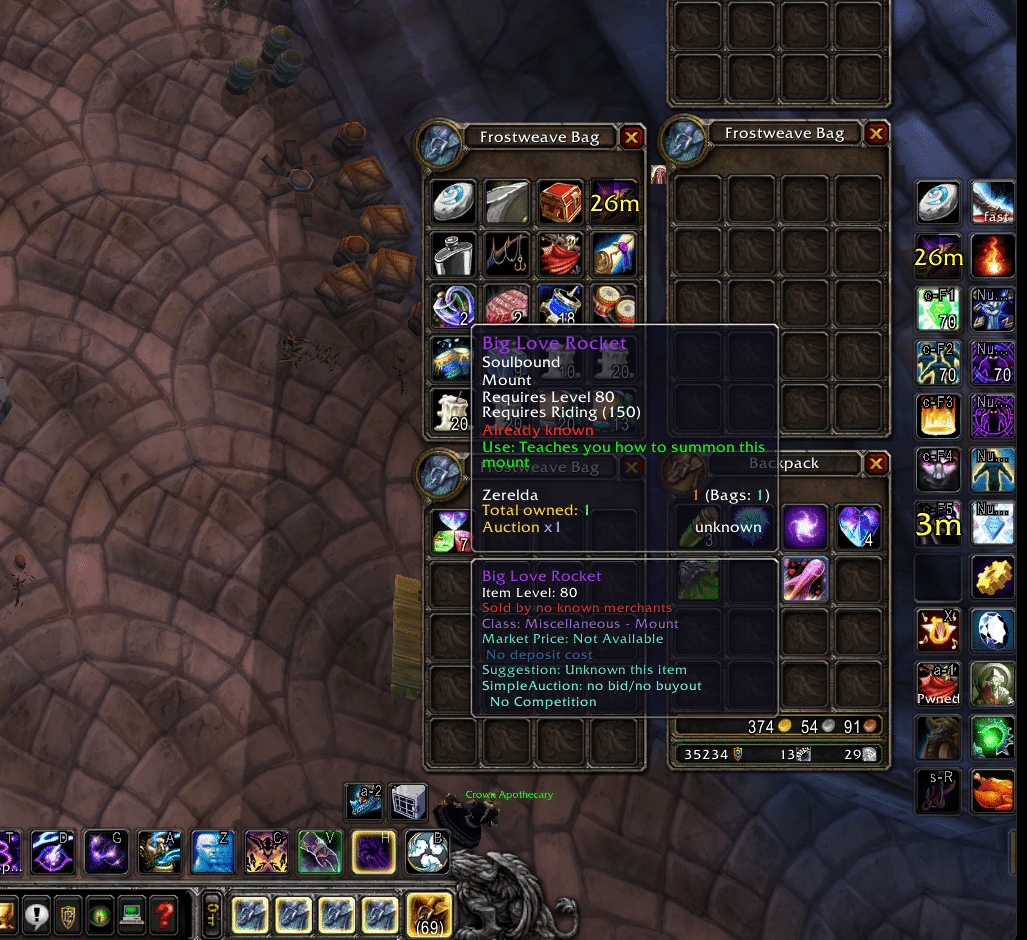Pick the fishing pole item slot
The width and height of the screenshot is (1027, 940).
click(x=507, y=254)
